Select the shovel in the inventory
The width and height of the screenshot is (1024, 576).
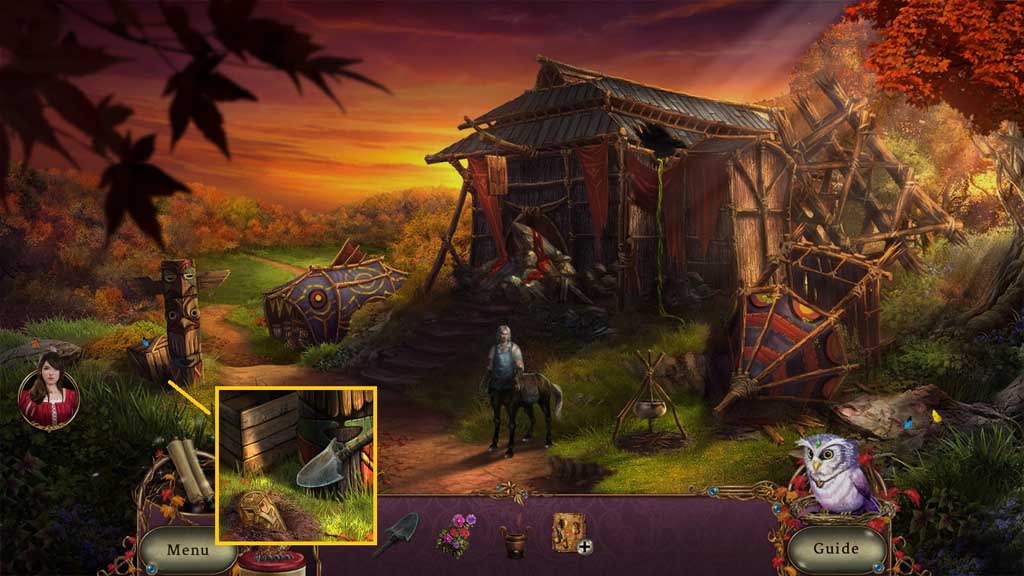pyautogui.click(x=396, y=534)
